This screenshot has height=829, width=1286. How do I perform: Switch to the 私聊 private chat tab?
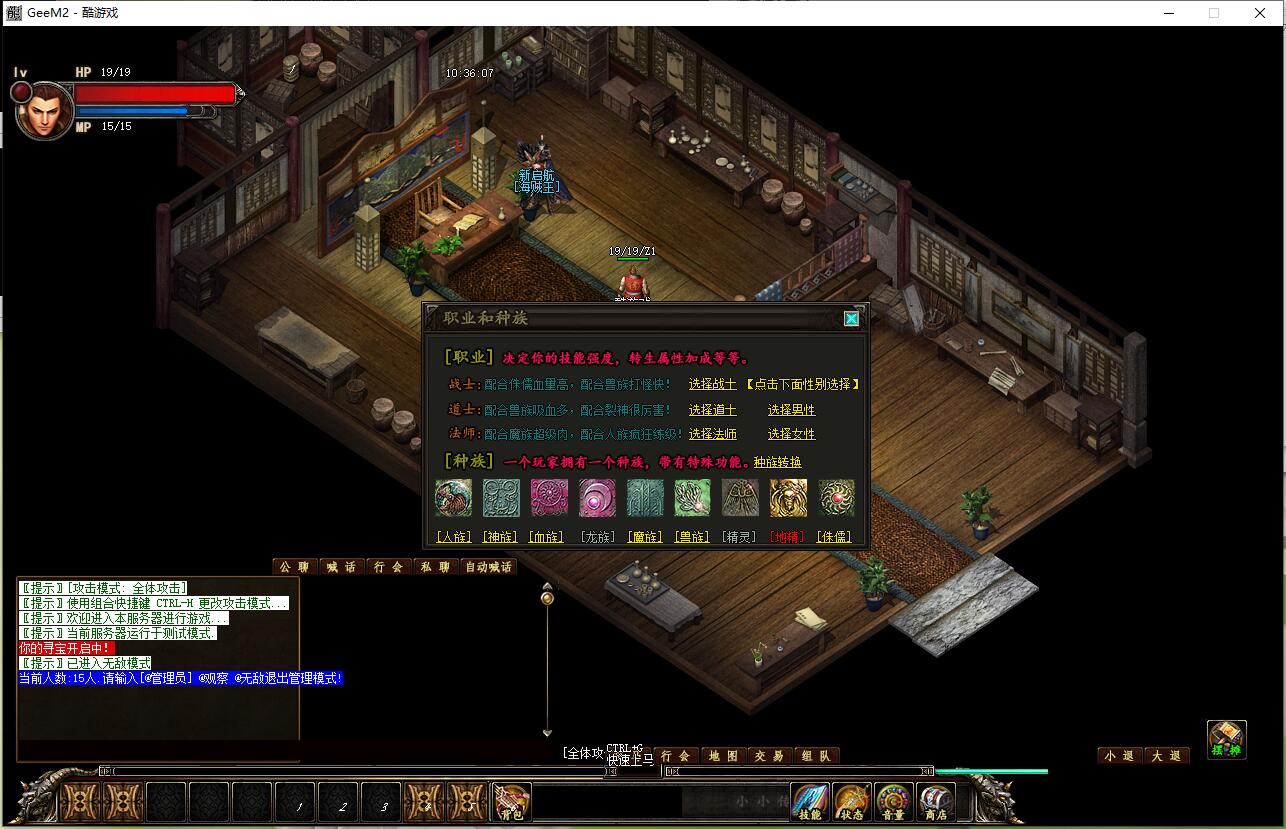(x=434, y=567)
